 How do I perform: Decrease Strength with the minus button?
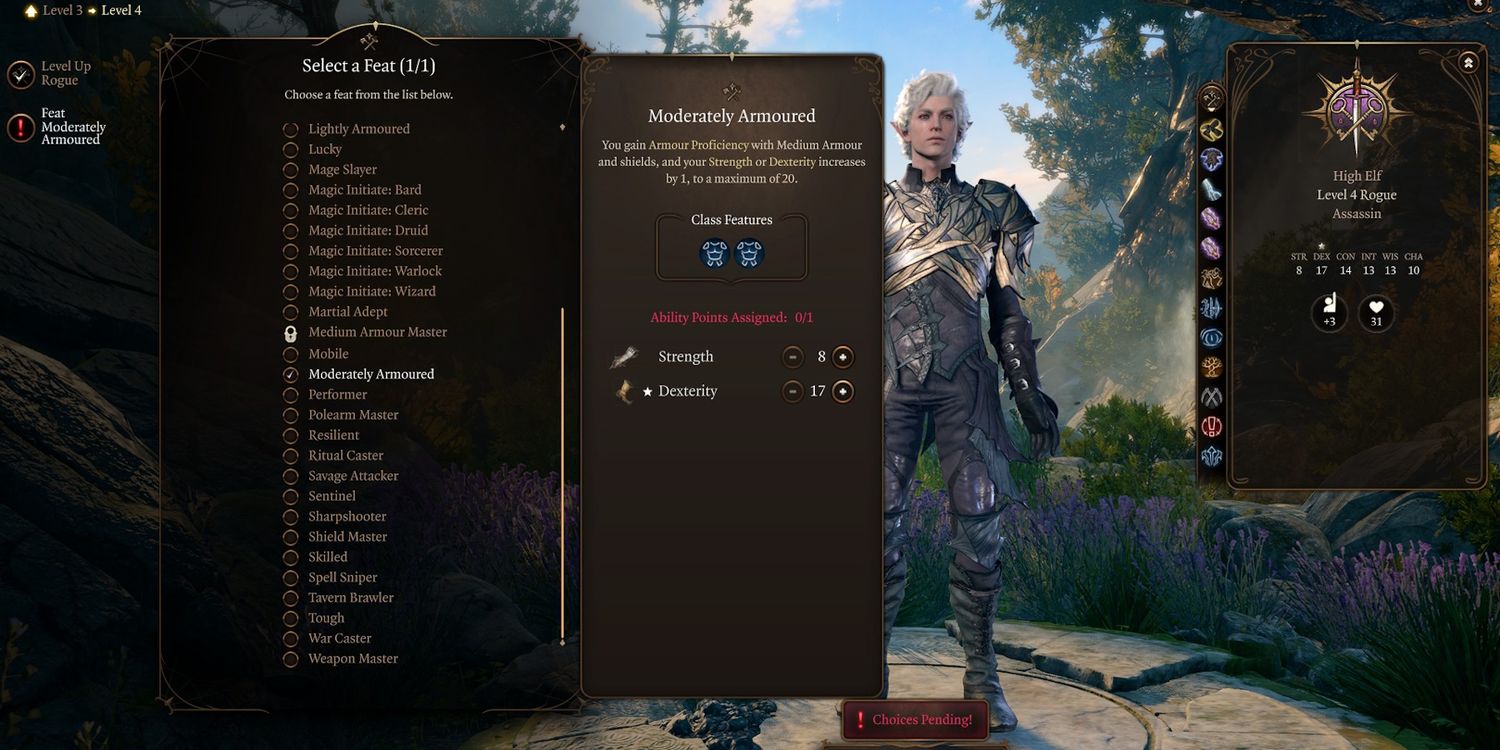tap(793, 357)
